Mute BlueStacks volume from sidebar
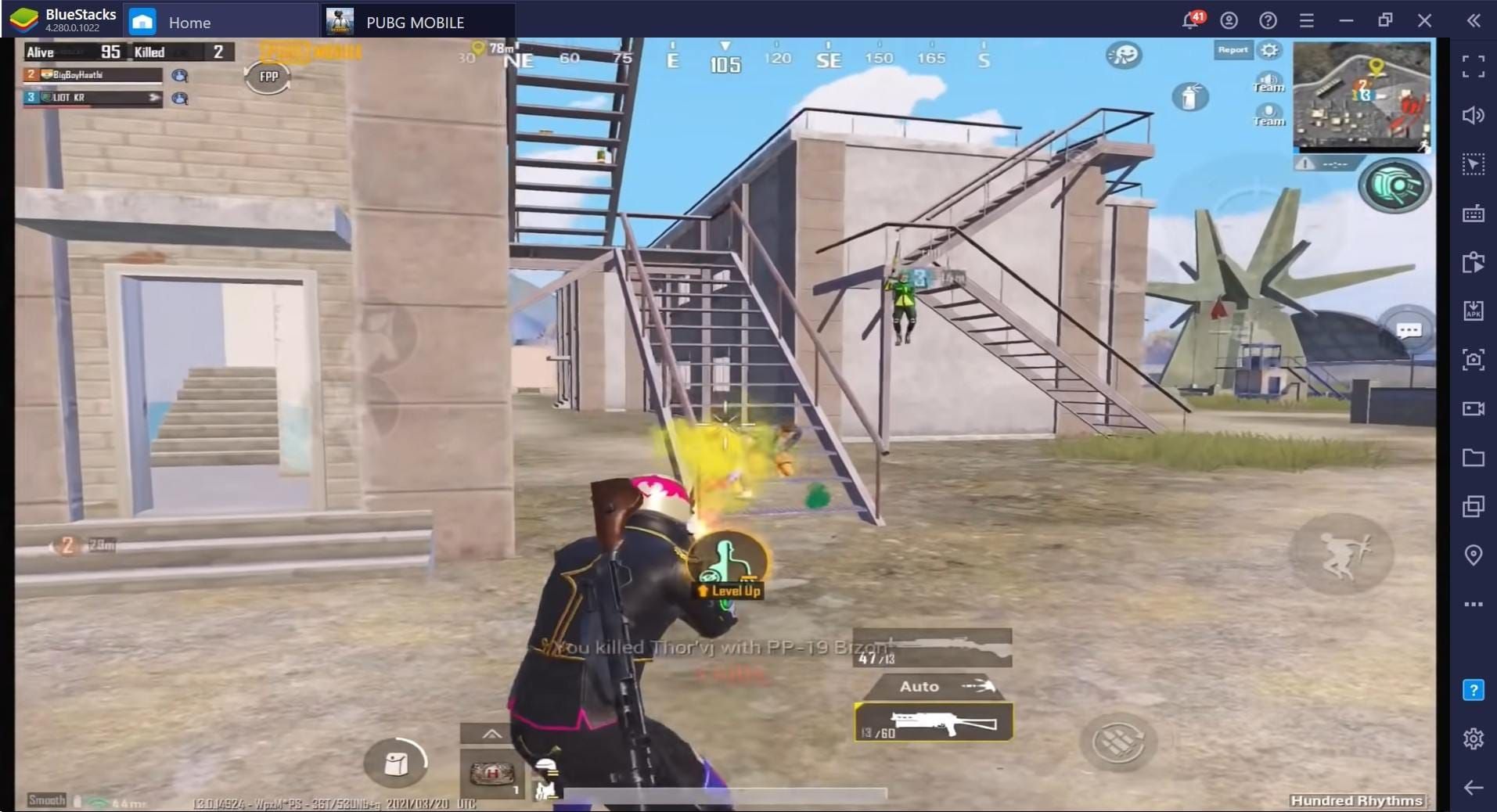Viewport: 1497px width, 812px height. pos(1474,116)
